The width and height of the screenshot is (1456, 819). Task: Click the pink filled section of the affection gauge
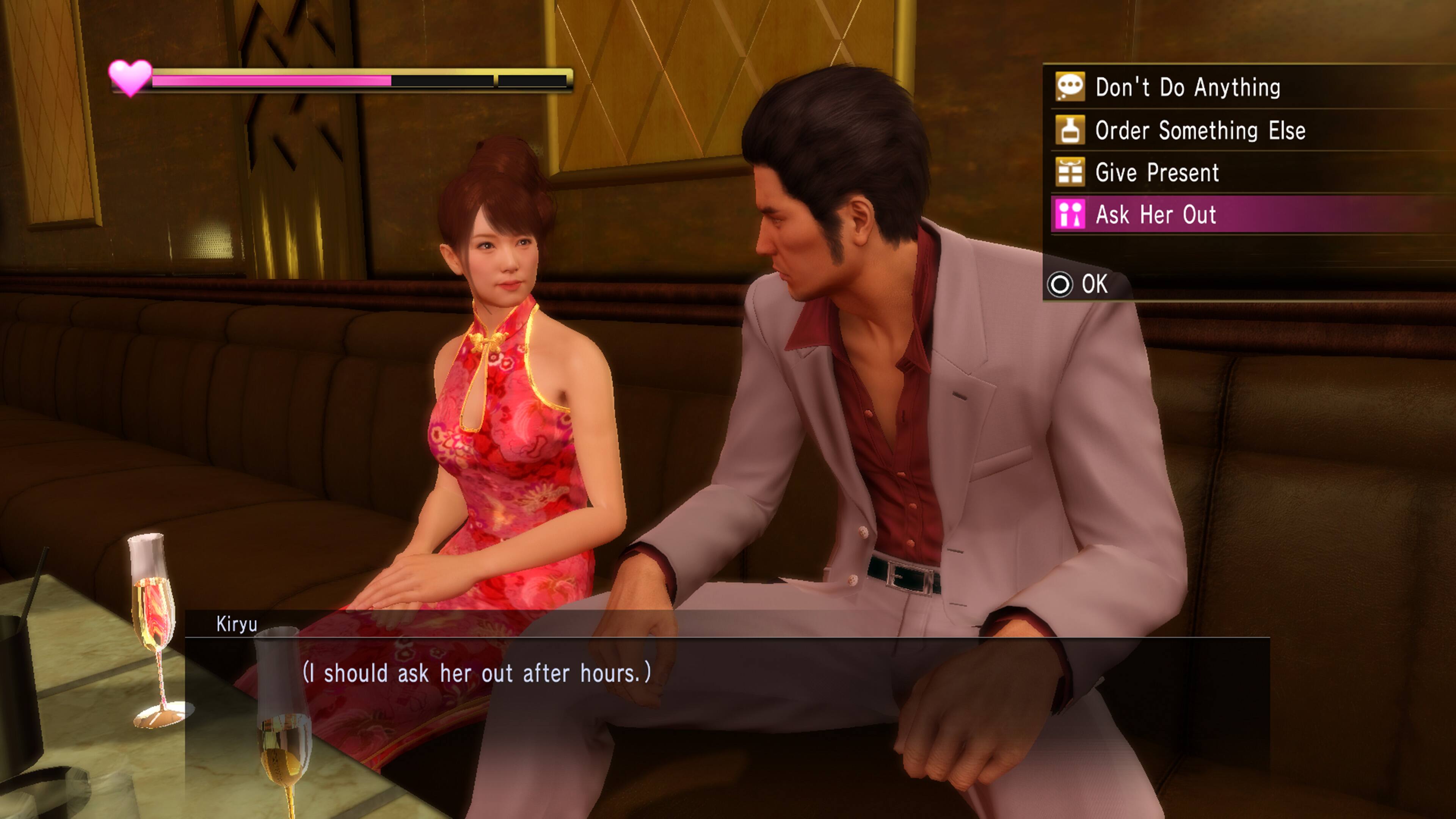pyautogui.click(x=271, y=80)
